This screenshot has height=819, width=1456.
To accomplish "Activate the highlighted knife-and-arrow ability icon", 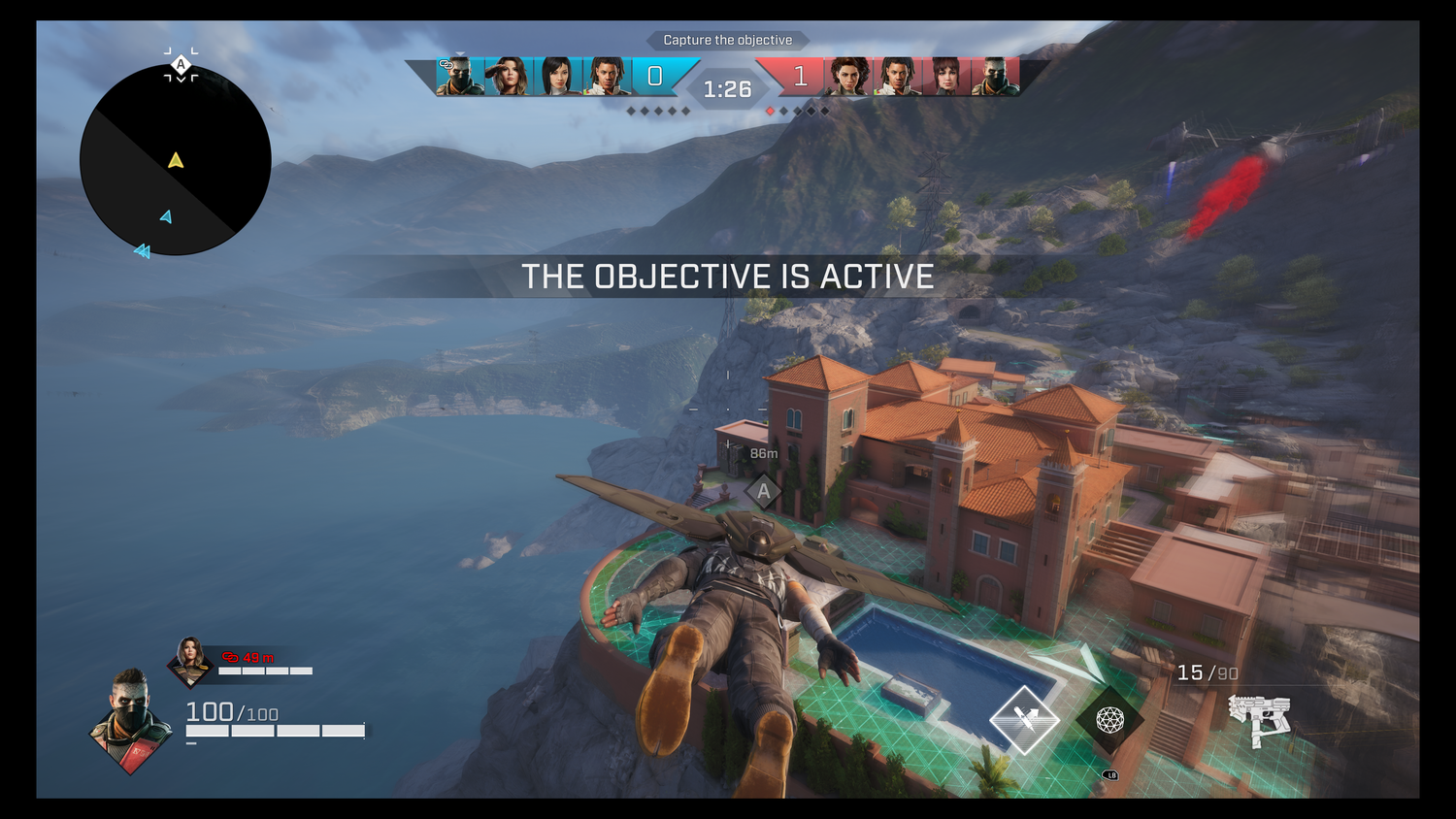I will [1024, 719].
